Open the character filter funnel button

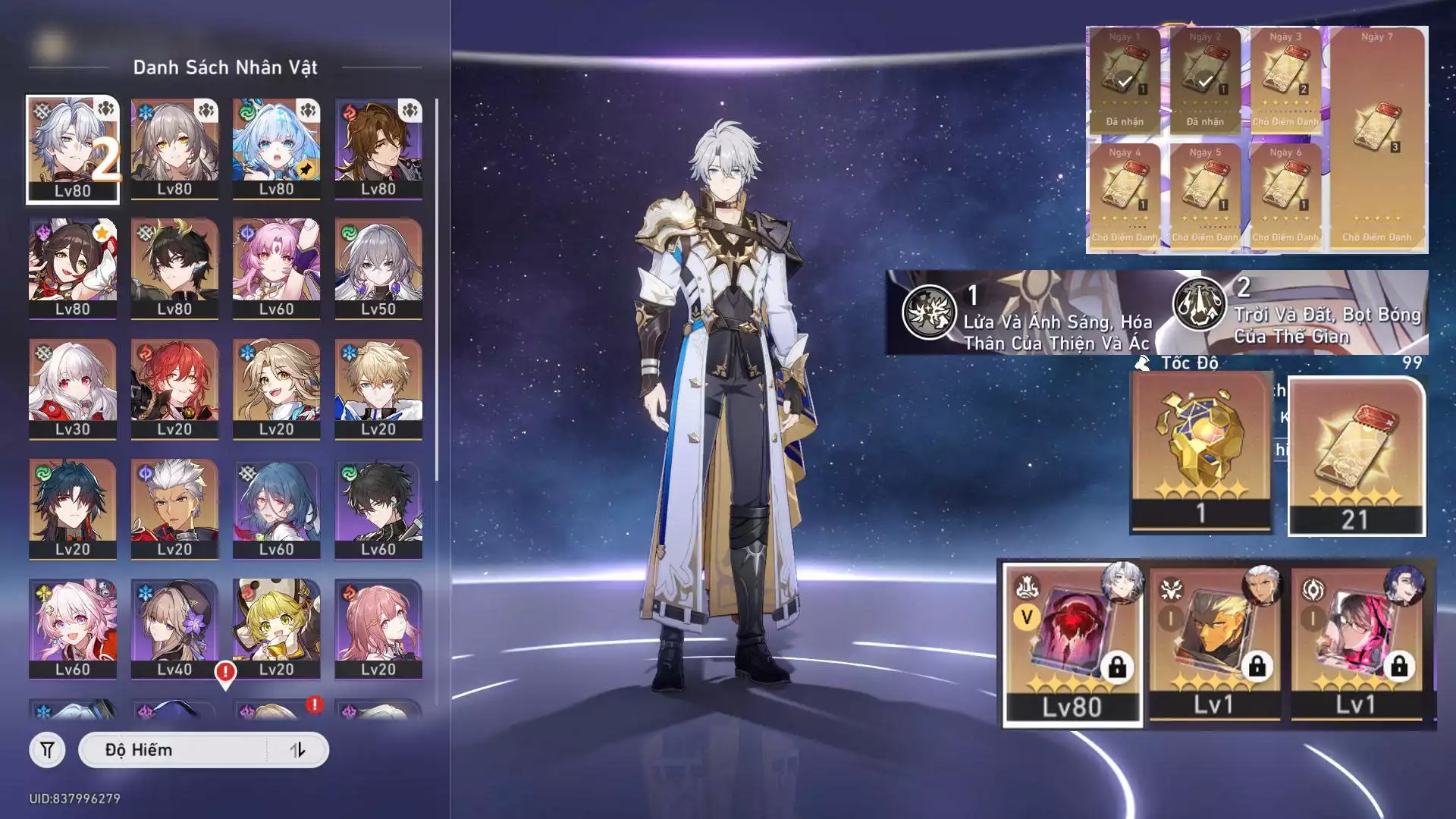click(x=47, y=750)
